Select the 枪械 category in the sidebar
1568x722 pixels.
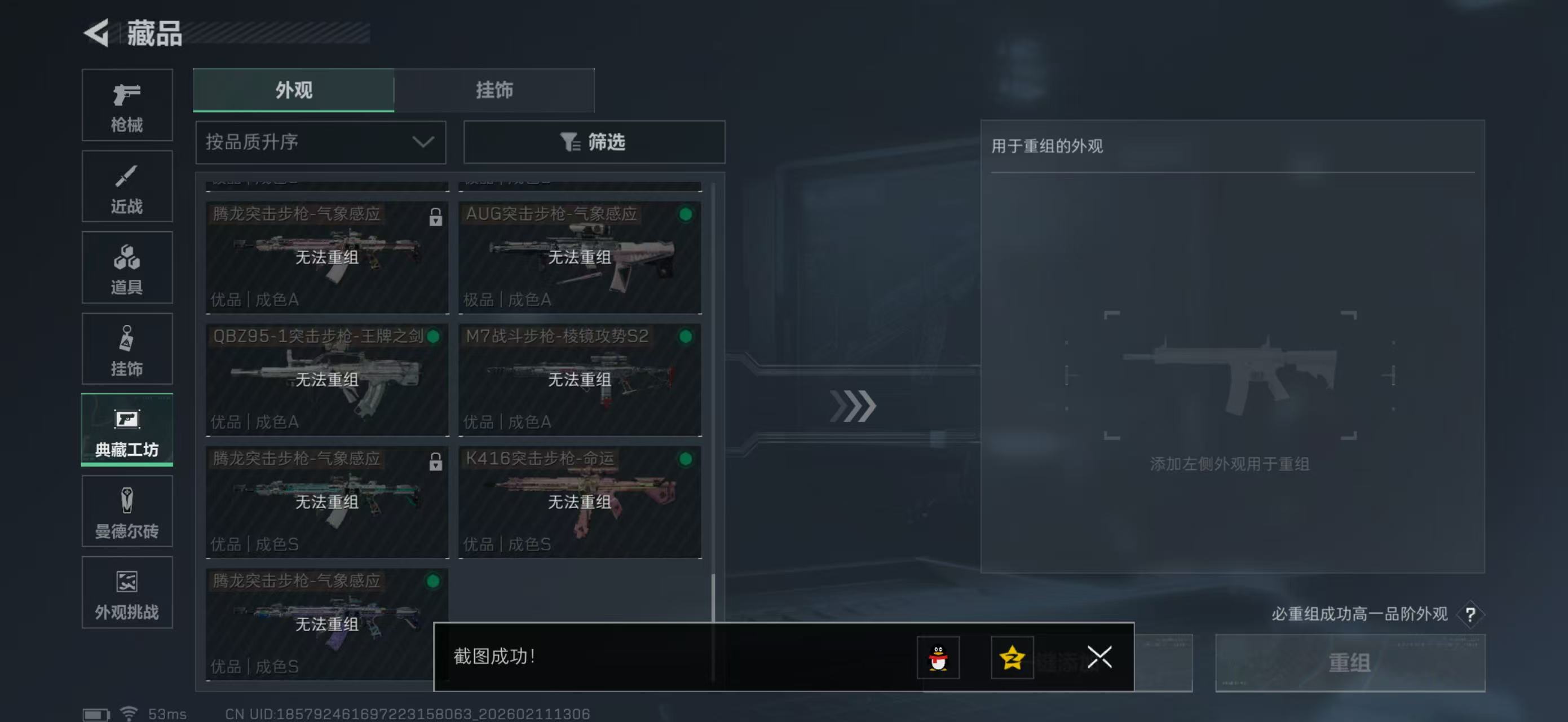pos(127,105)
